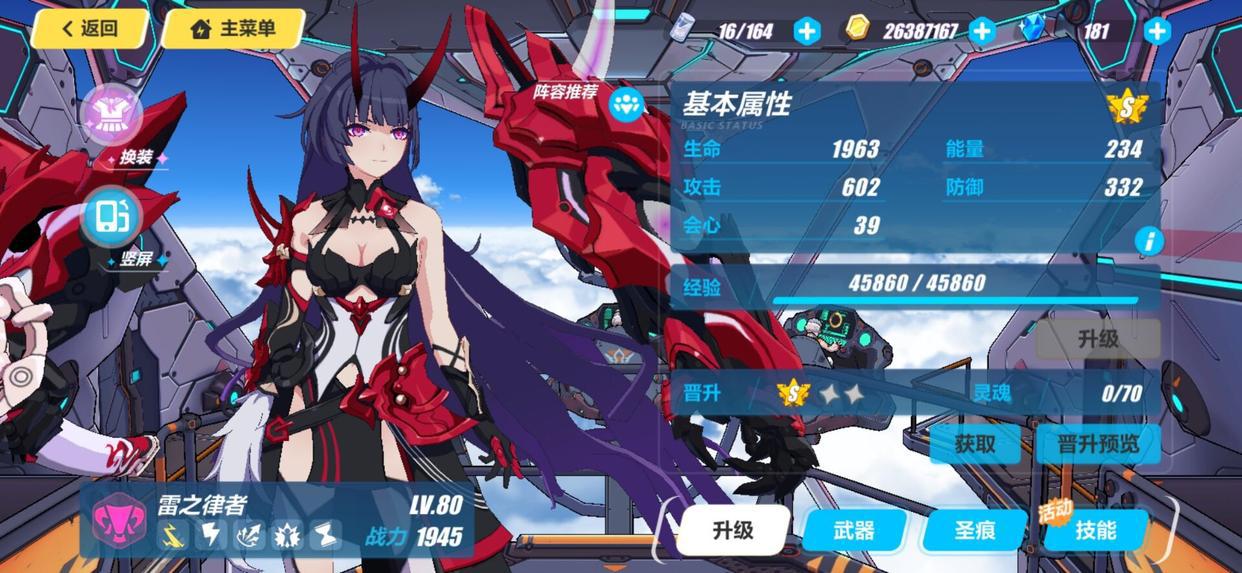
Task: Switch to the 技能 skills tab
Action: 1095,530
